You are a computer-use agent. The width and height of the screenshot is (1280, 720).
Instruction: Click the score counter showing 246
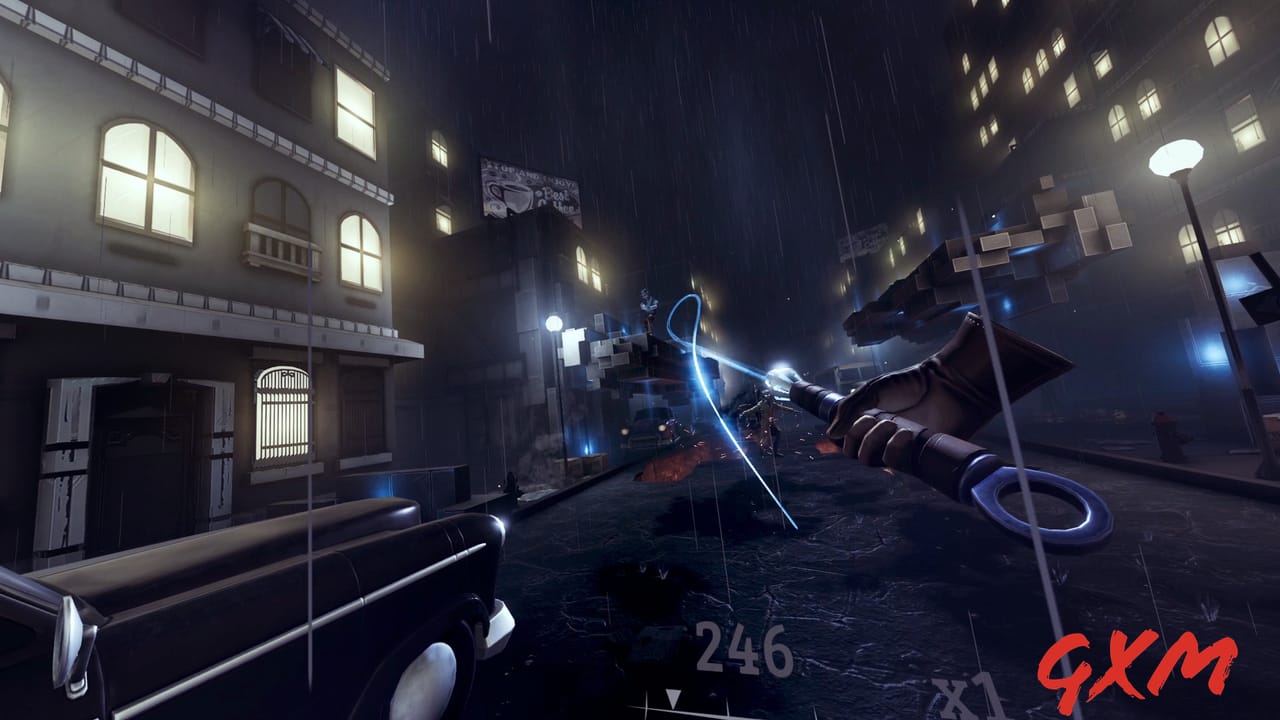pyautogui.click(x=744, y=647)
